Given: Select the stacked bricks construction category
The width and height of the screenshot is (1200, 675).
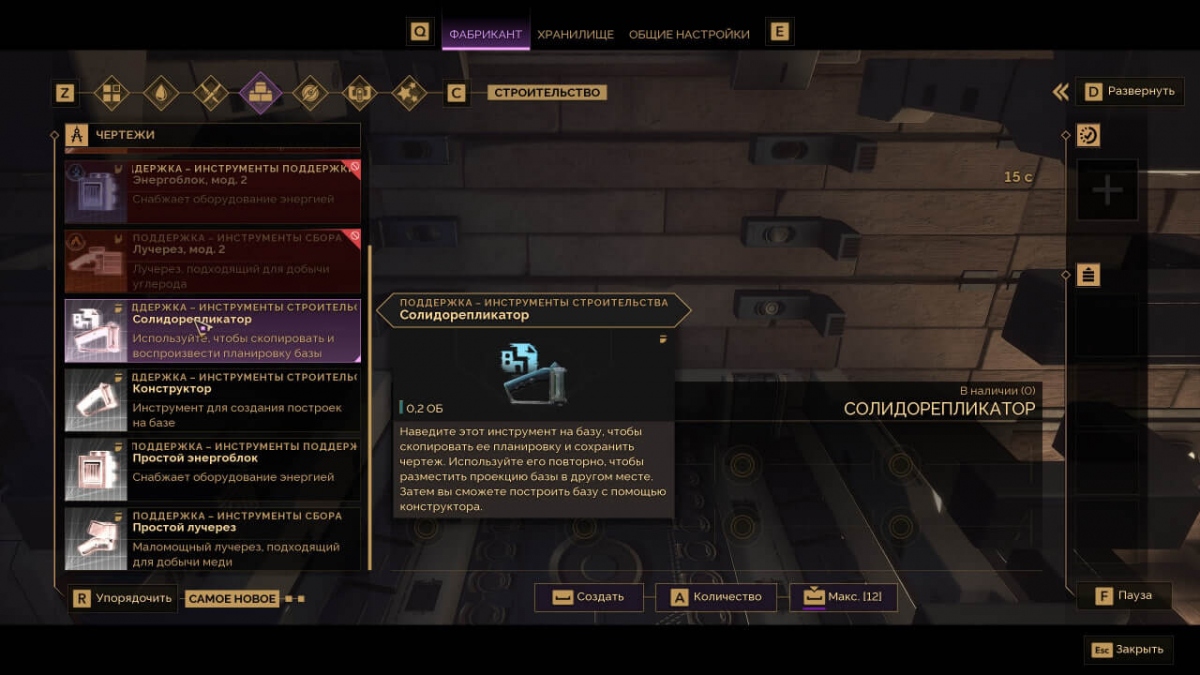Looking at the screenshot, I should (x=259, y=93).
